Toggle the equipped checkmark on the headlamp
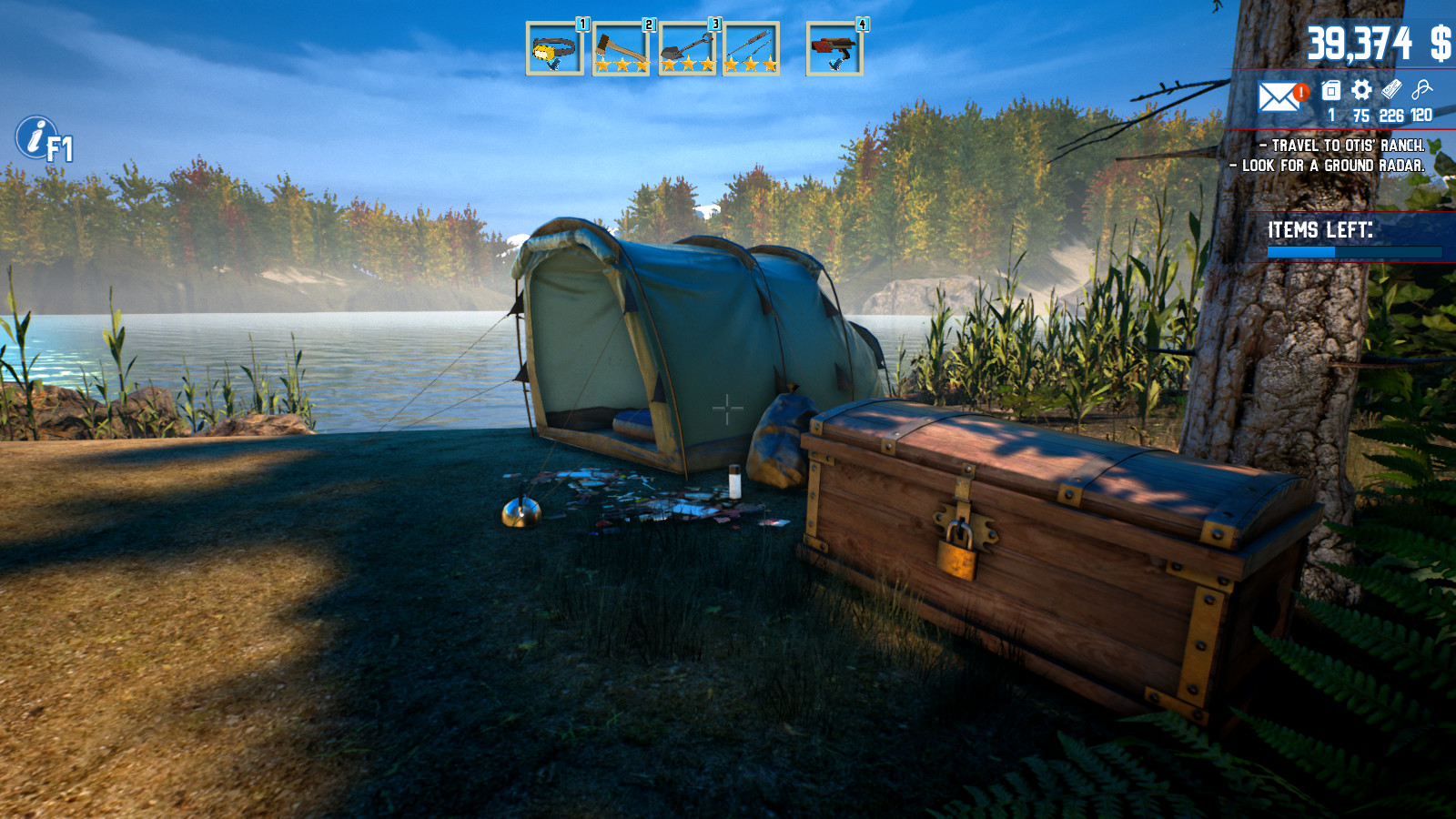Image resolution: width=1456 pixels, height=819 pixels. click(553, 66)
